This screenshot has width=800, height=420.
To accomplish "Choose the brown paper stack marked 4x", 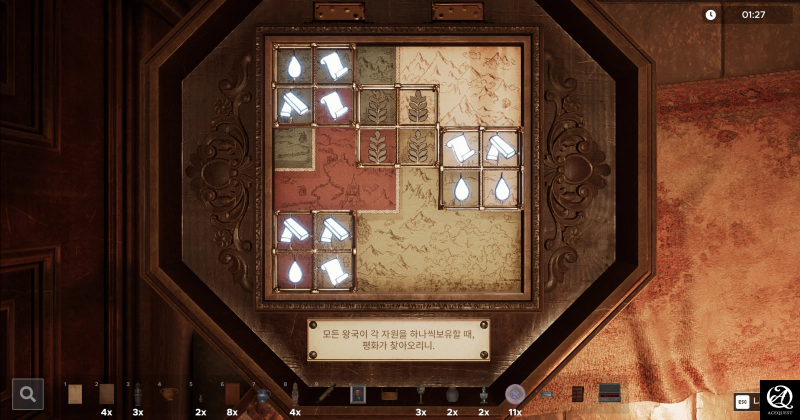I will (x=106, y=394).
